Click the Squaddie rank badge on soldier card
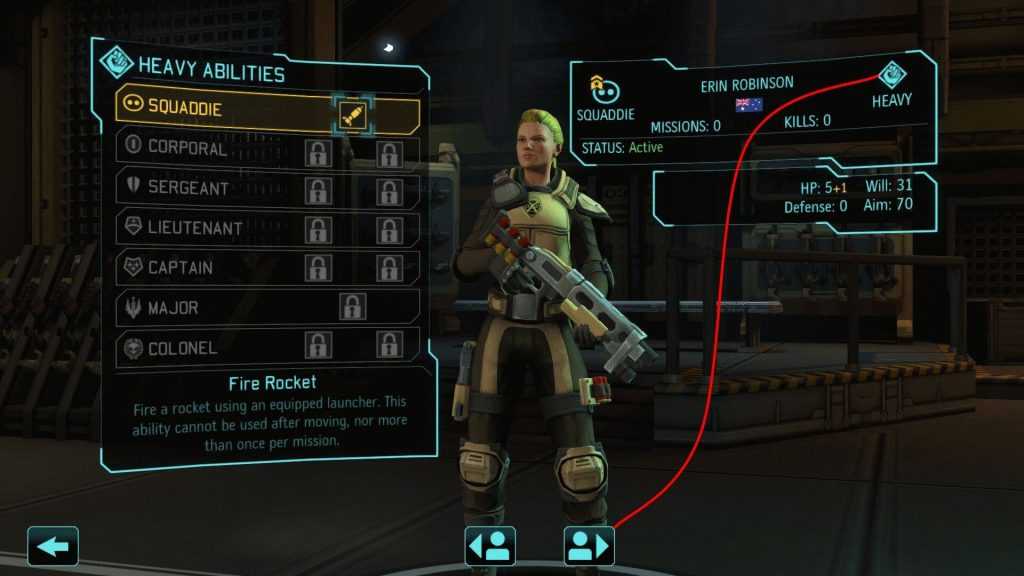1024x576 pixels. coord(605,90)
